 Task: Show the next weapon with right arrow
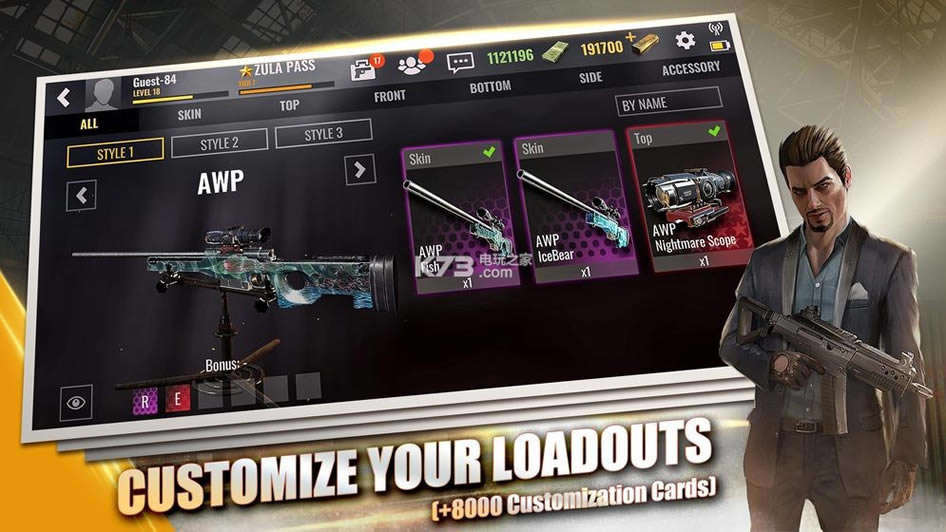pyautogui.click(x=359, y=169)
